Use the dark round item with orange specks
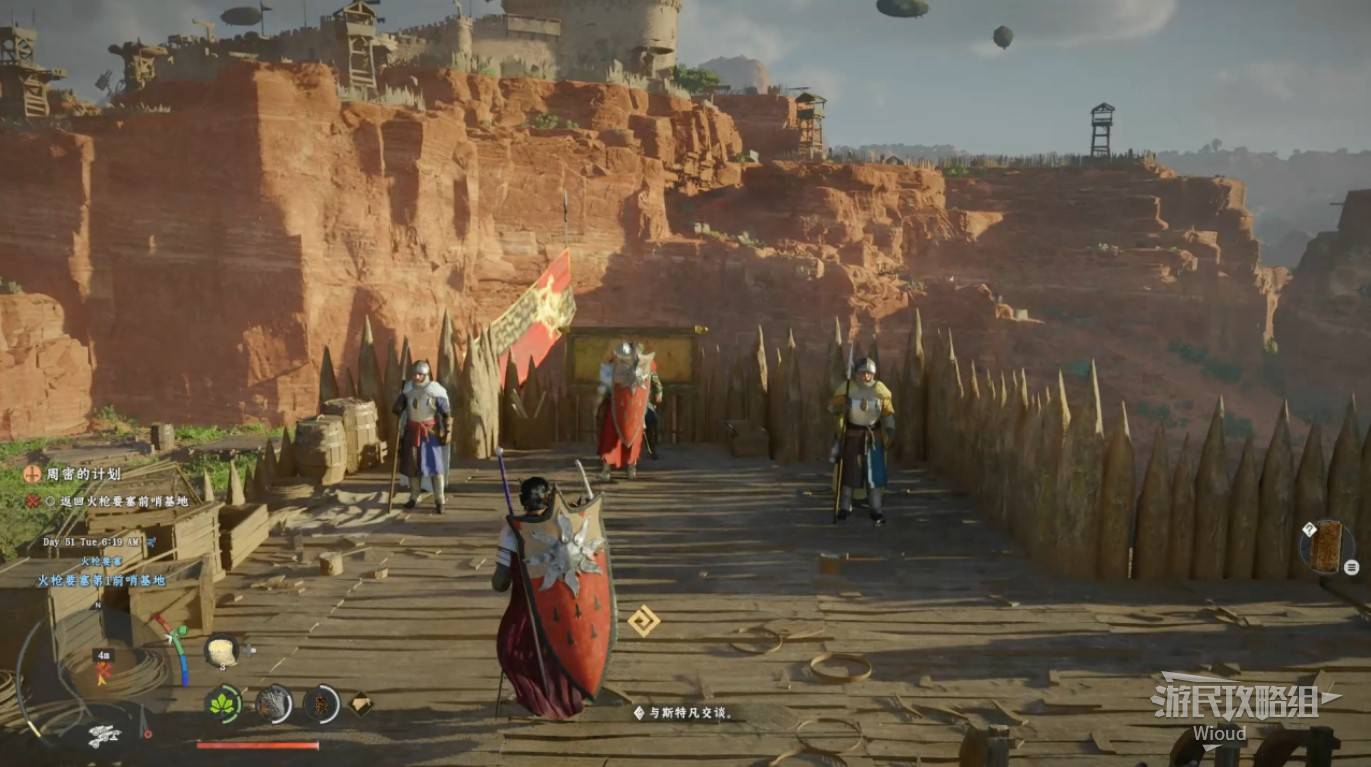The width and height of the screenshot is (1371, 767). point(321,703)
